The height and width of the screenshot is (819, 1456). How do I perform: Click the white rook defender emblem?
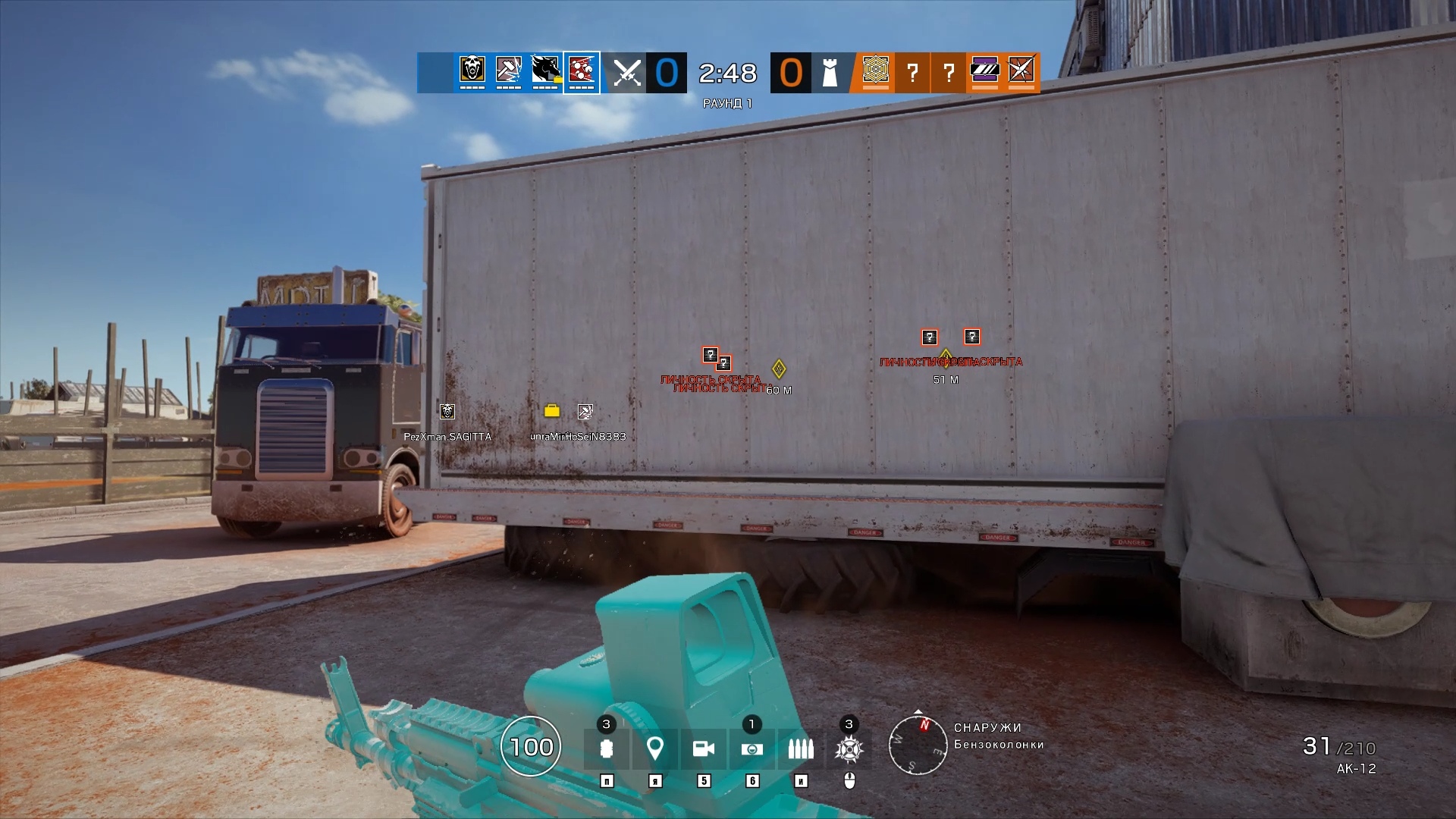830,73
